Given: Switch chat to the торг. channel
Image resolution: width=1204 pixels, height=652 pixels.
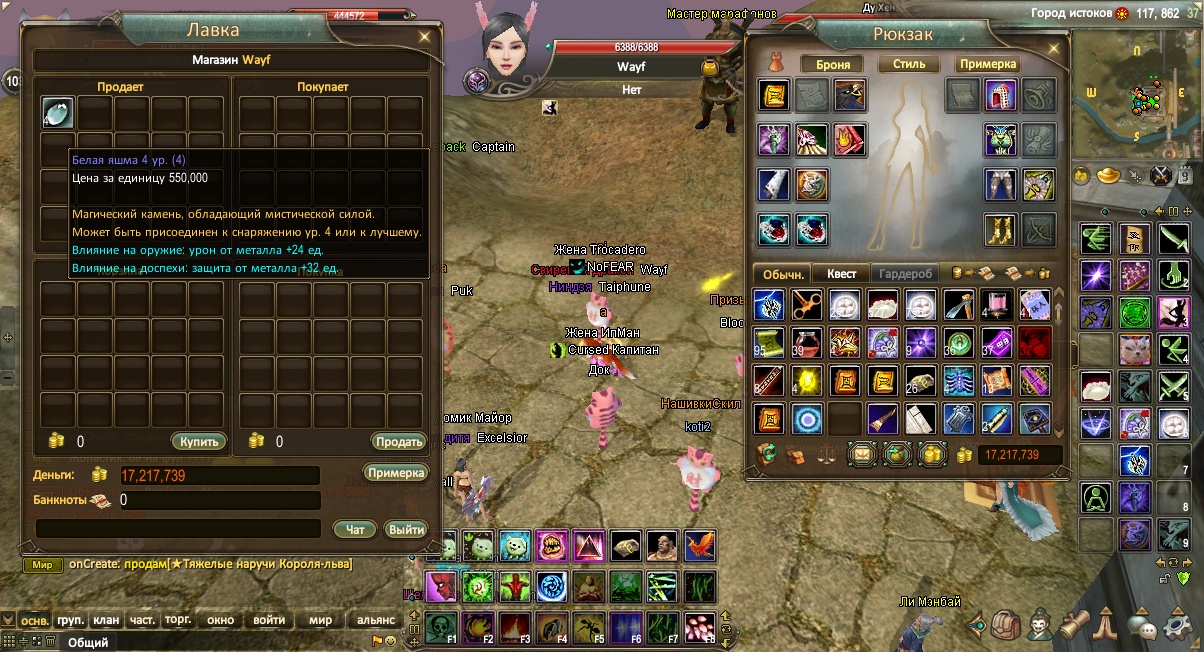Looking at the screenshot, I should (177, 620).
